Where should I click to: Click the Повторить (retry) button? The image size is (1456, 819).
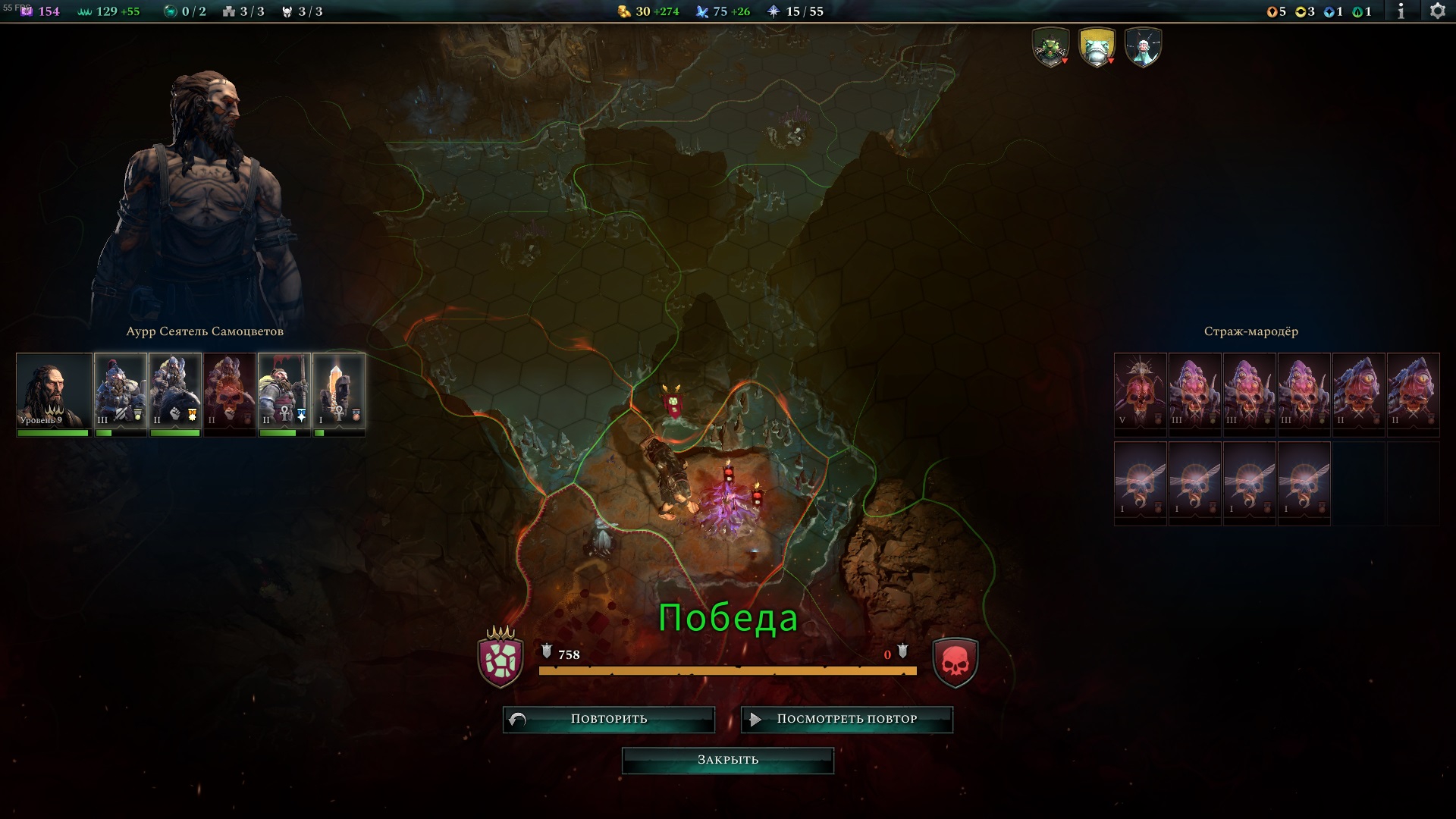coord(608,719)
